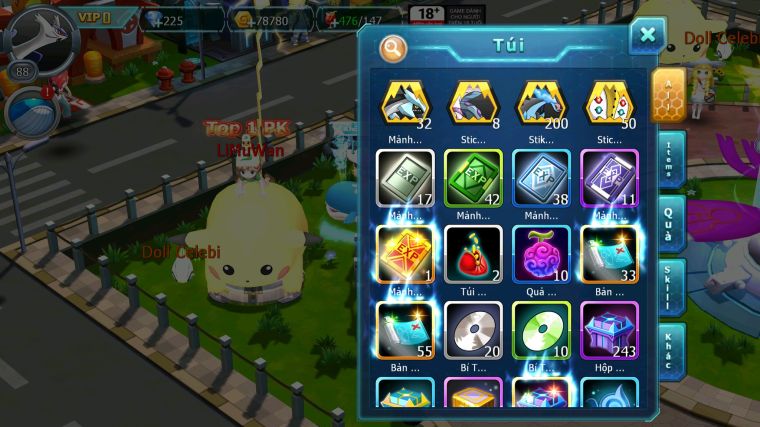
Task: Switch to the Skill tab
Action: click(671, 288)
